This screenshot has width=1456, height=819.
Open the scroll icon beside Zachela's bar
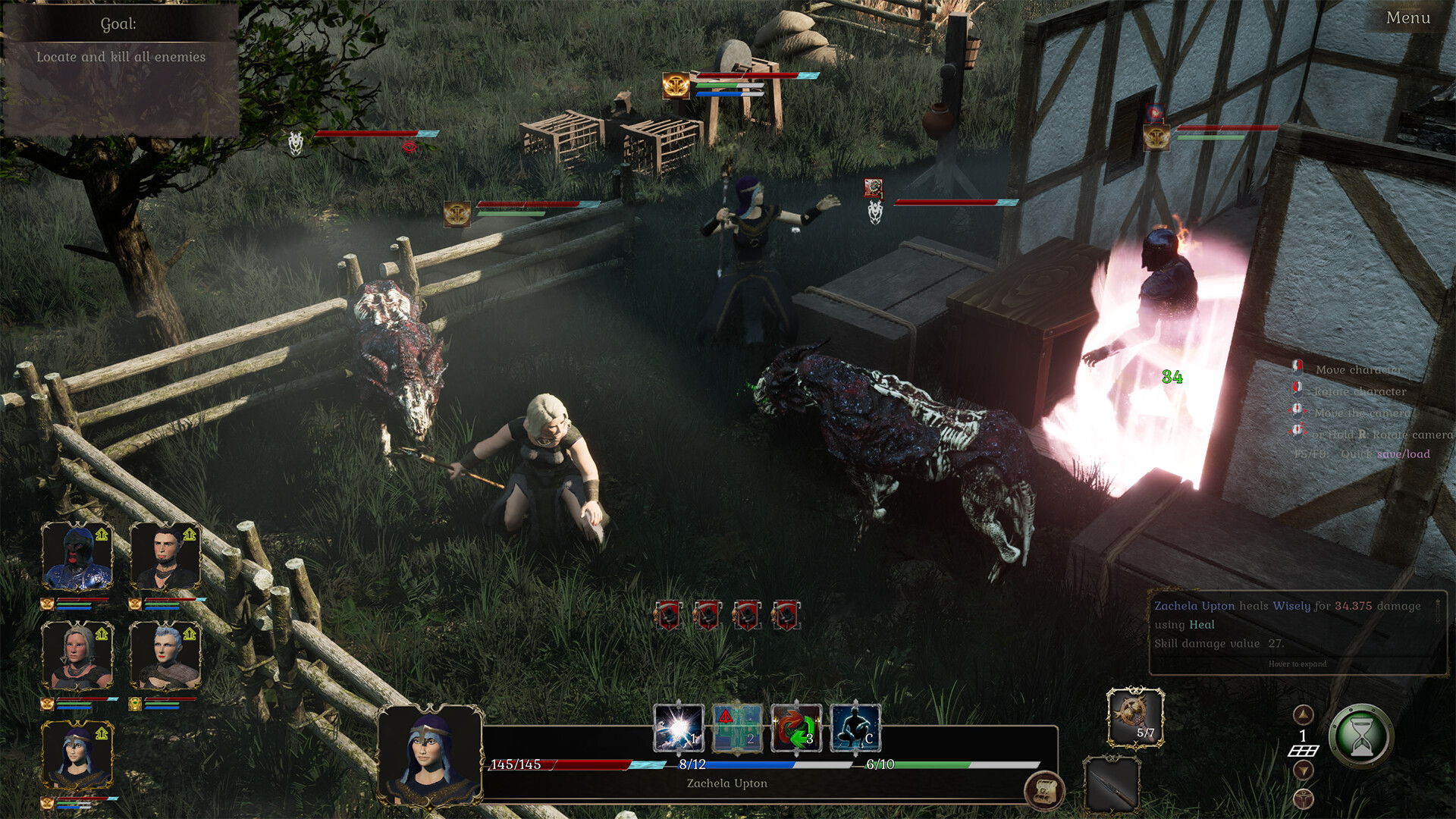coord(1044,788)
